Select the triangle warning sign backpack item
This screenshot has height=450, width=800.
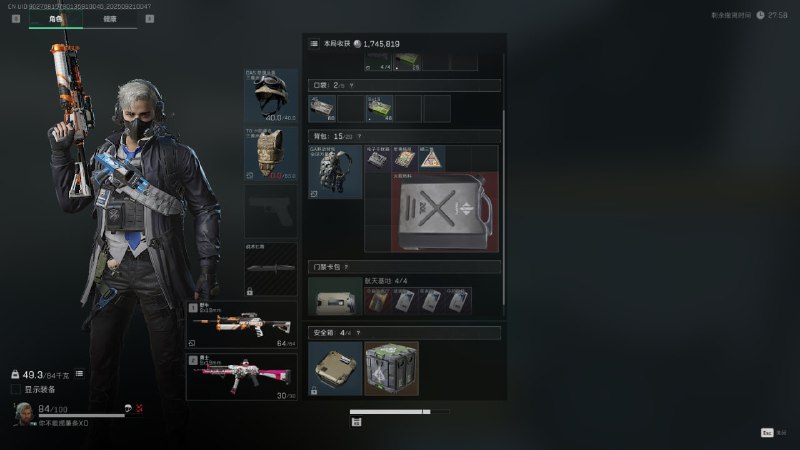pyautogui.click(x=431, y=158)
